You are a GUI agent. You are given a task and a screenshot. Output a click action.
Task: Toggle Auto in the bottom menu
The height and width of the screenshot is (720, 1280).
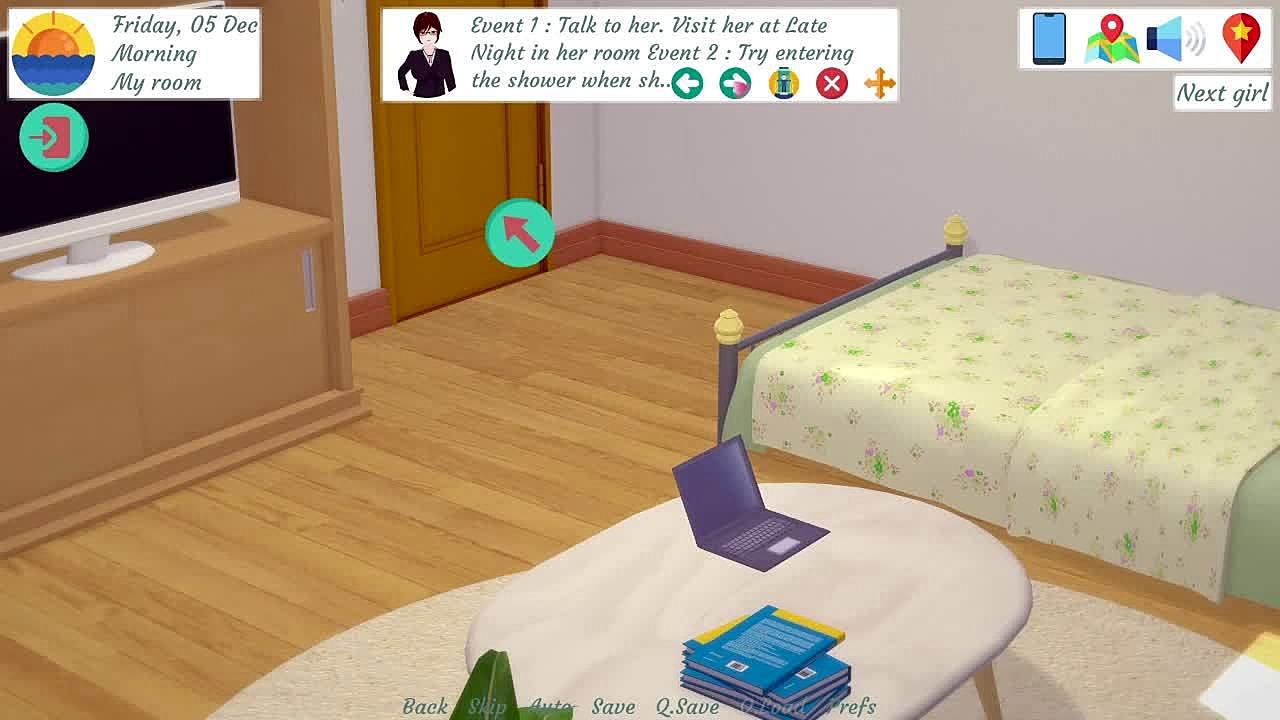point(551,706)
